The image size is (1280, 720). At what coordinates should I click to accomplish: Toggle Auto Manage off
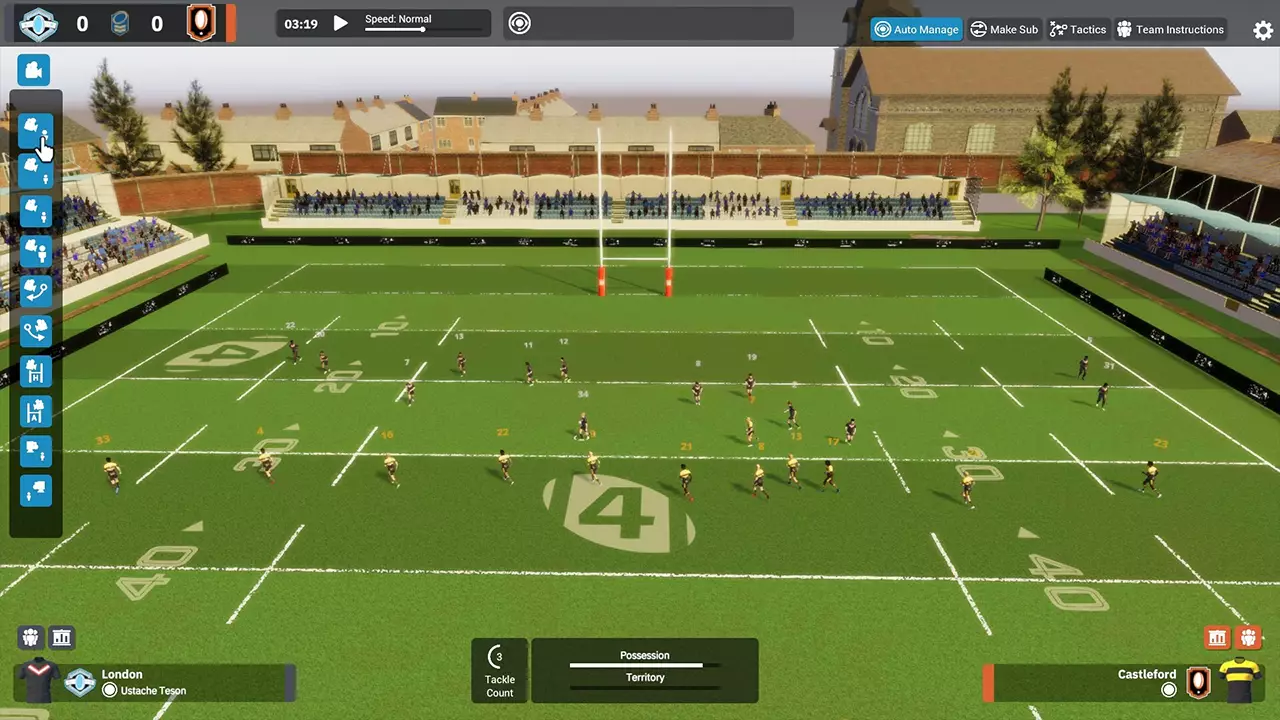pyautogui.click(x=916, y=29)
